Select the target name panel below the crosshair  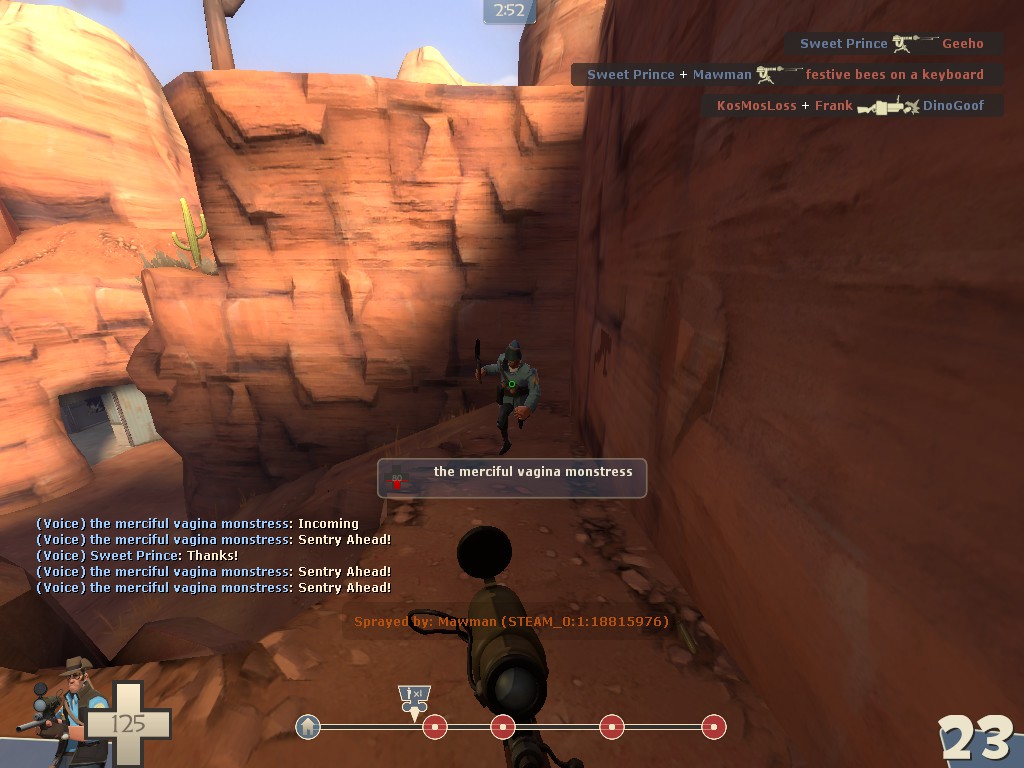511,478
